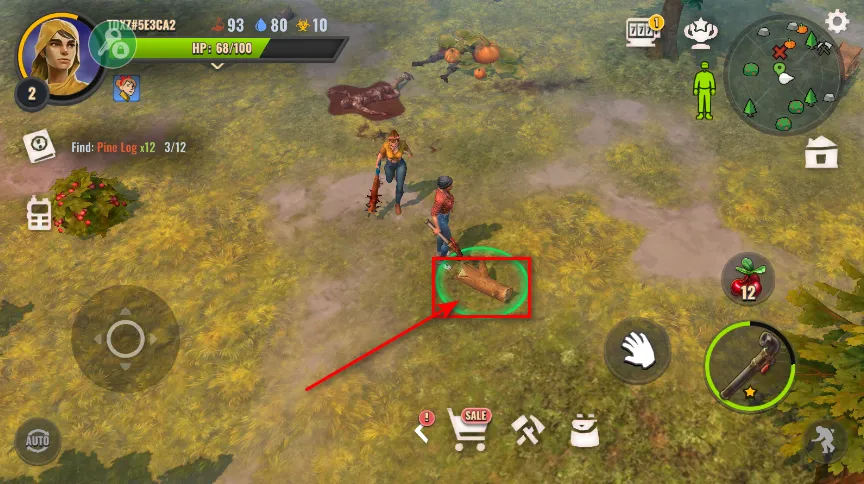Open the shop cart with SALE tag
This screenshot has height=484, width=864.
coord(469,429)
